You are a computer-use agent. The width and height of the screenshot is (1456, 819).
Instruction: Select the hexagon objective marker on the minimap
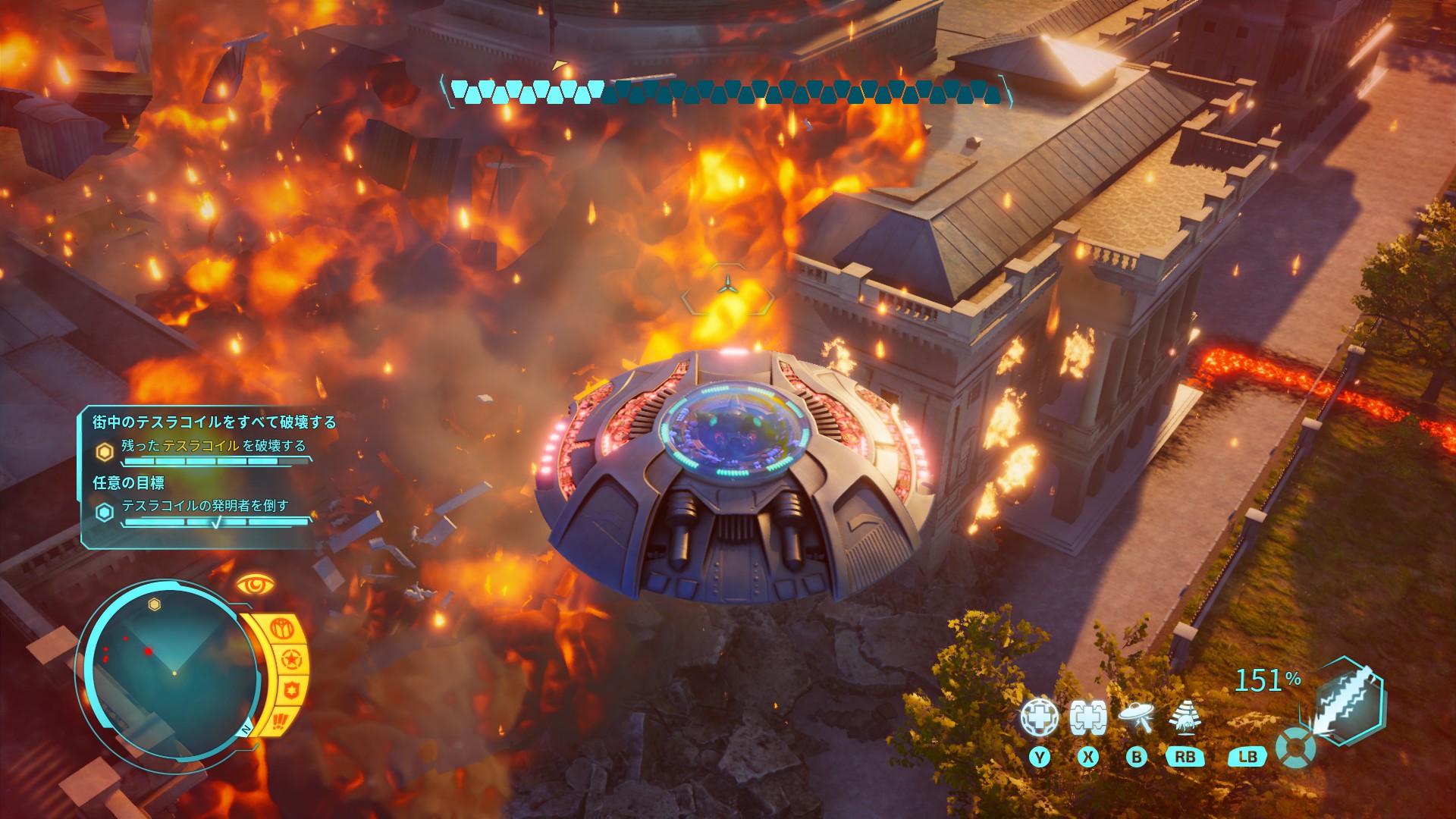[x=155, y=604]
